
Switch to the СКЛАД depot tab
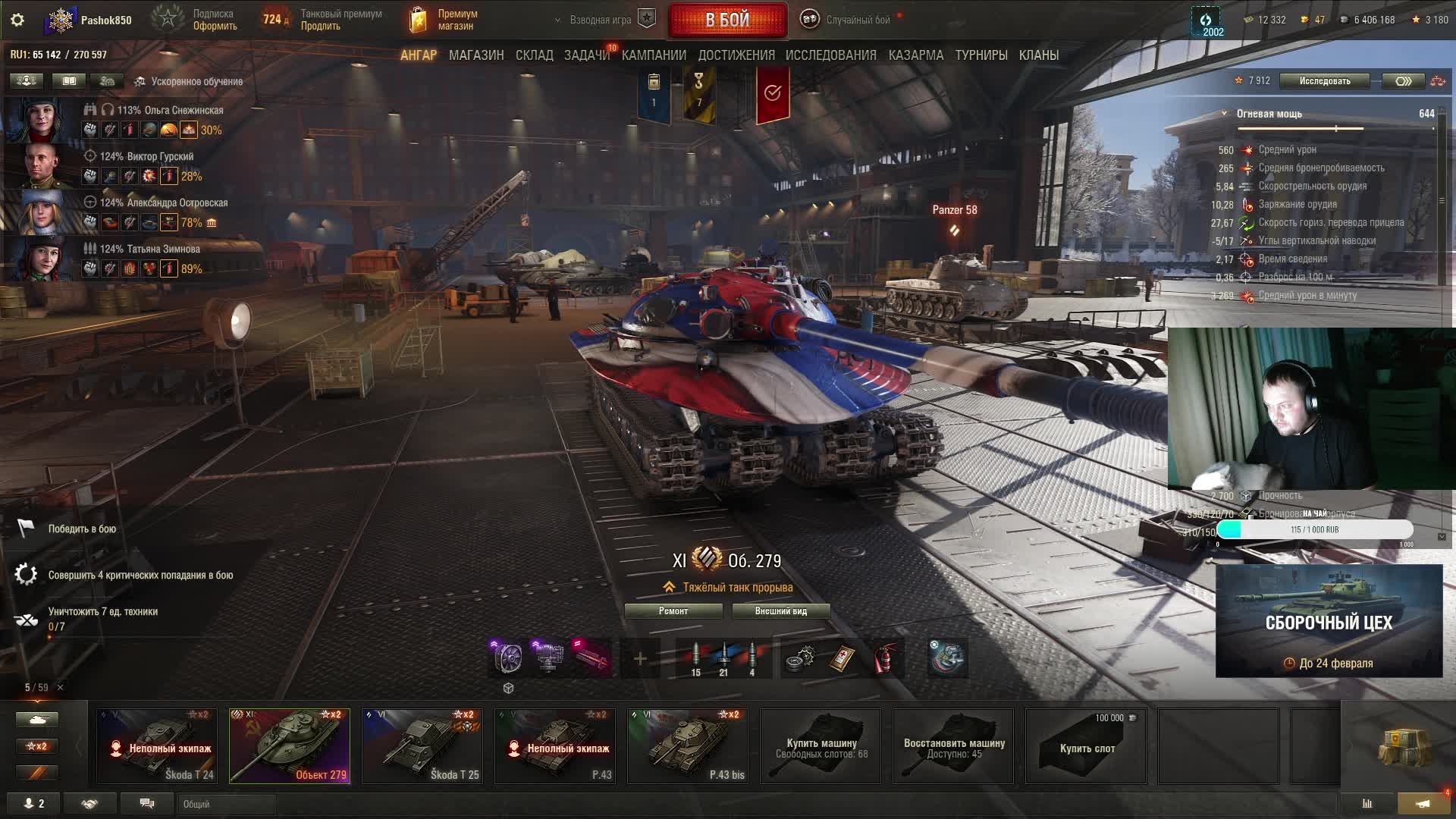534,55
